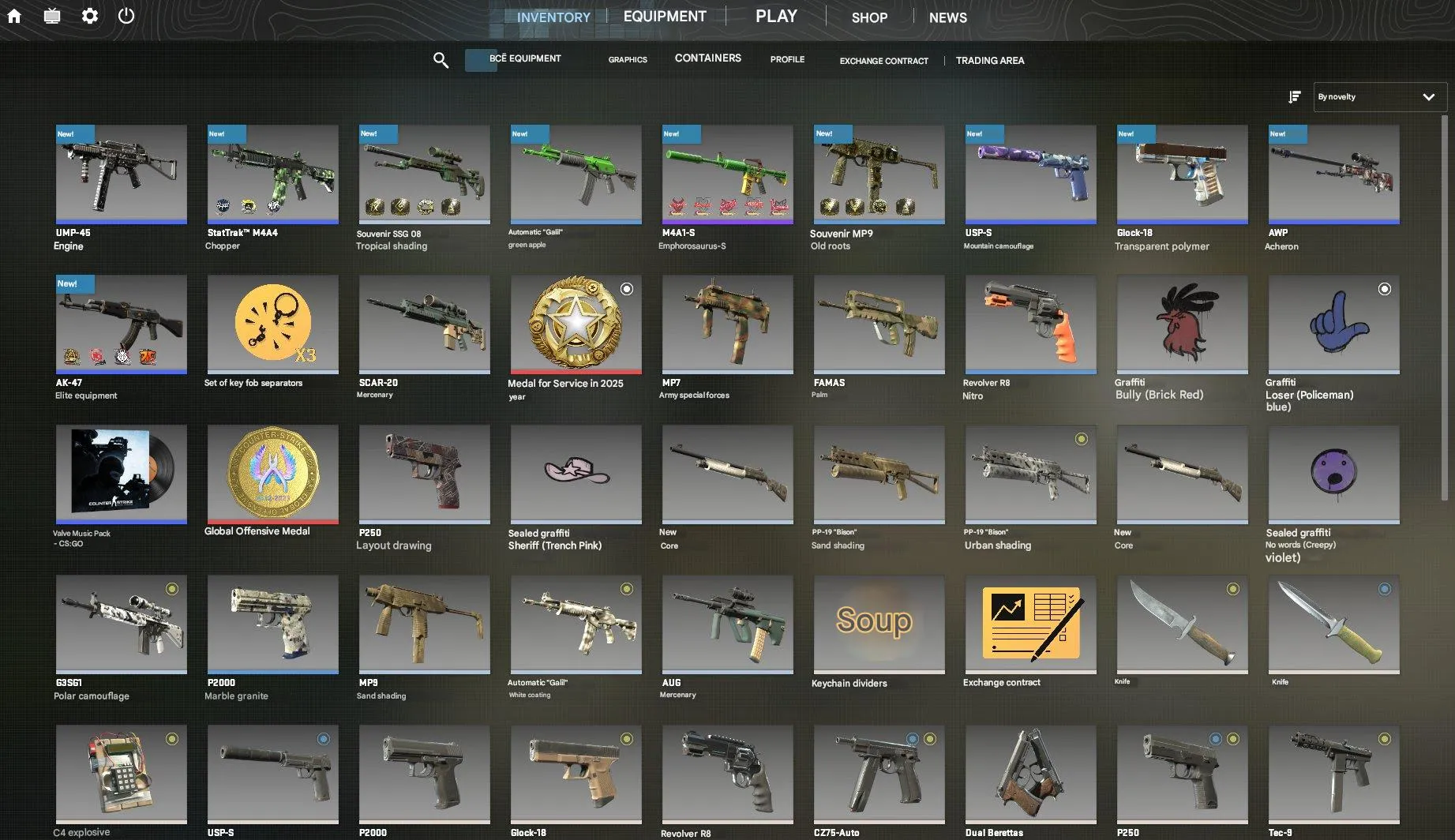
Task: Click the sort order icon beside By novelty
Action: [1295, 96]
